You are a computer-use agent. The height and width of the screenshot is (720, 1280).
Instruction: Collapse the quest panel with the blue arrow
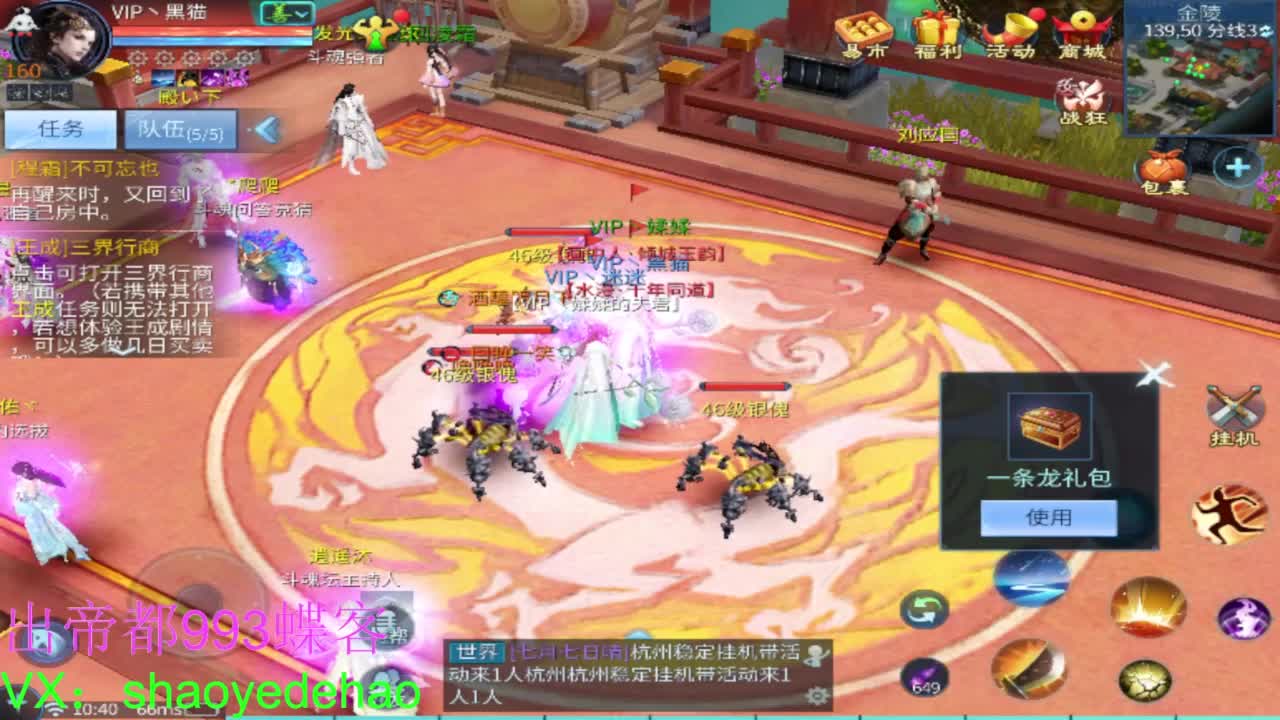265,129
